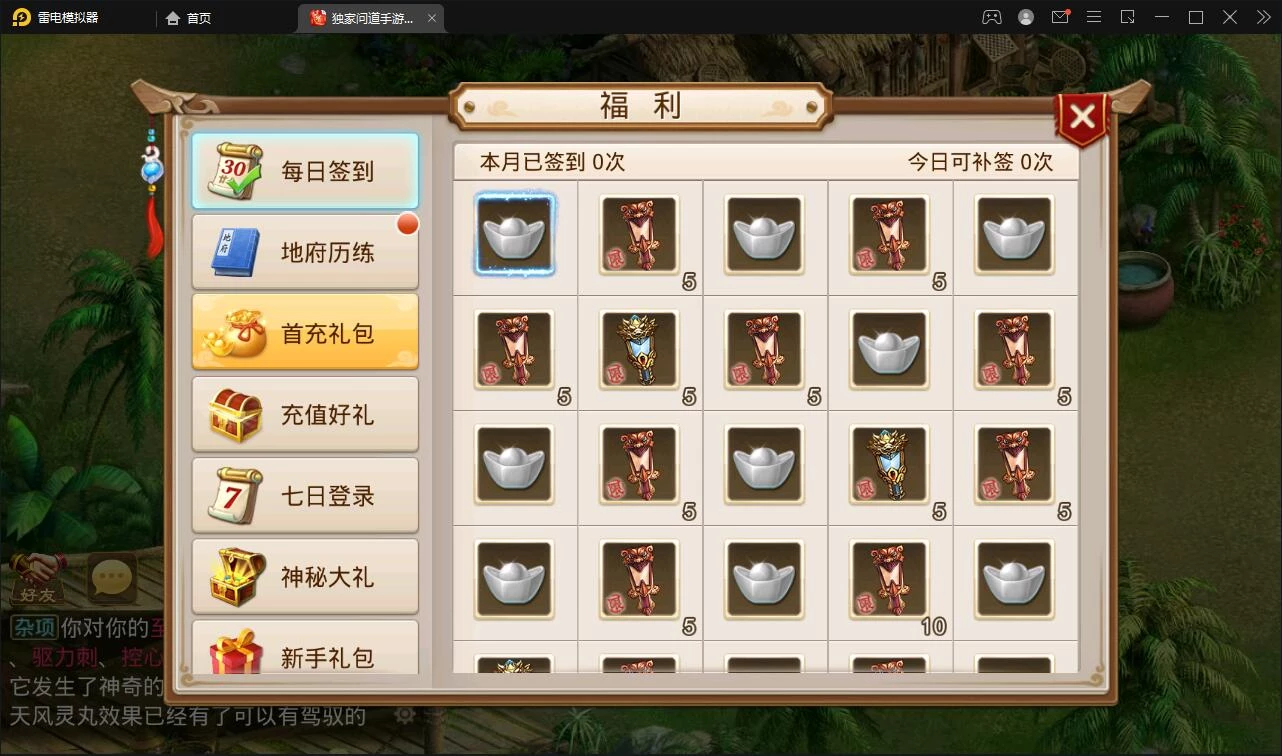Image resolution: width=1282 pixels, height=756 pixels.
Task: Open the chat bubble window
Action: tap(110, 577)
